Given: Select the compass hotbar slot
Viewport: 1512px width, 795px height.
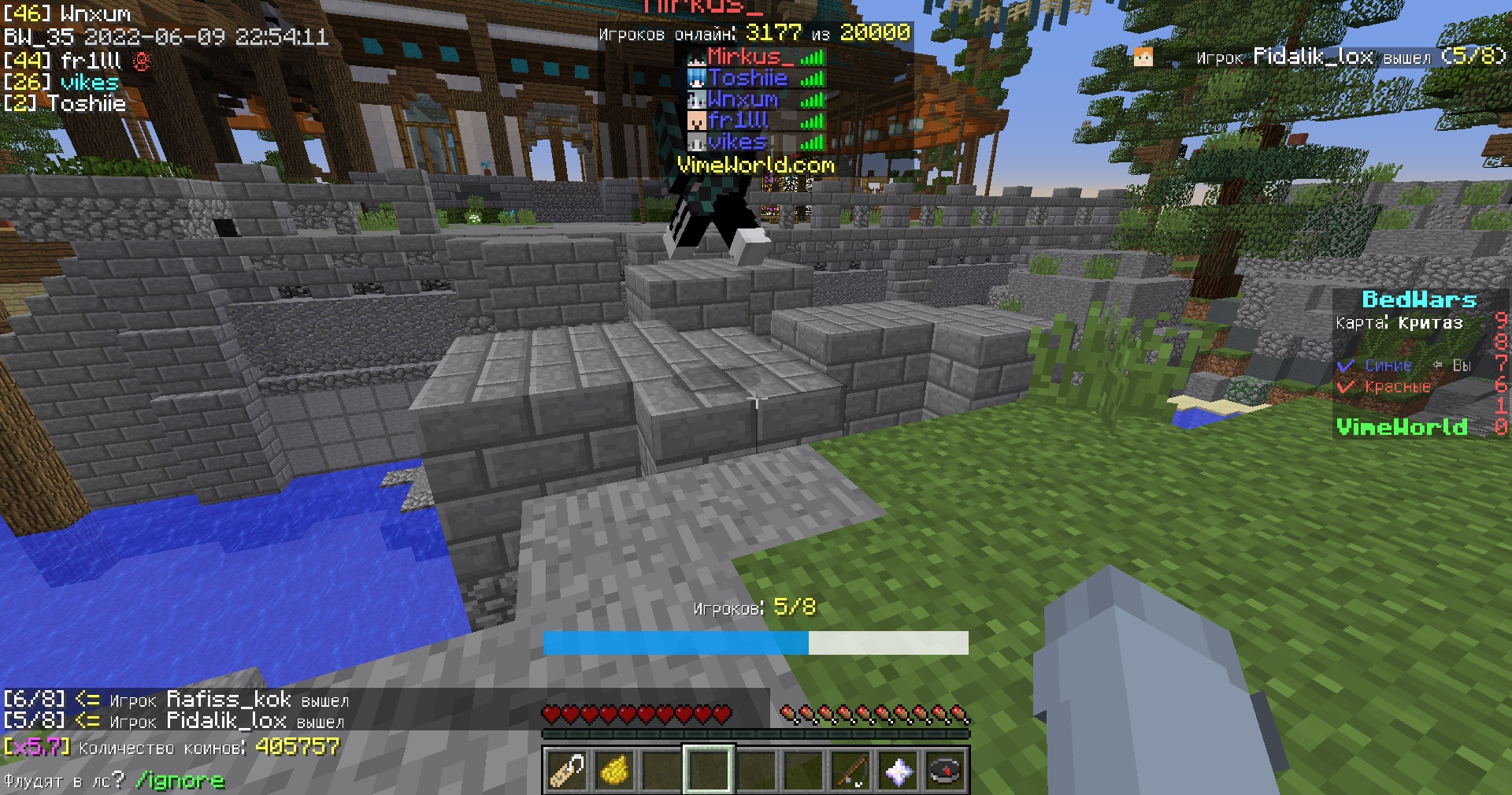Looking at the screenshot, I should 945,770.
